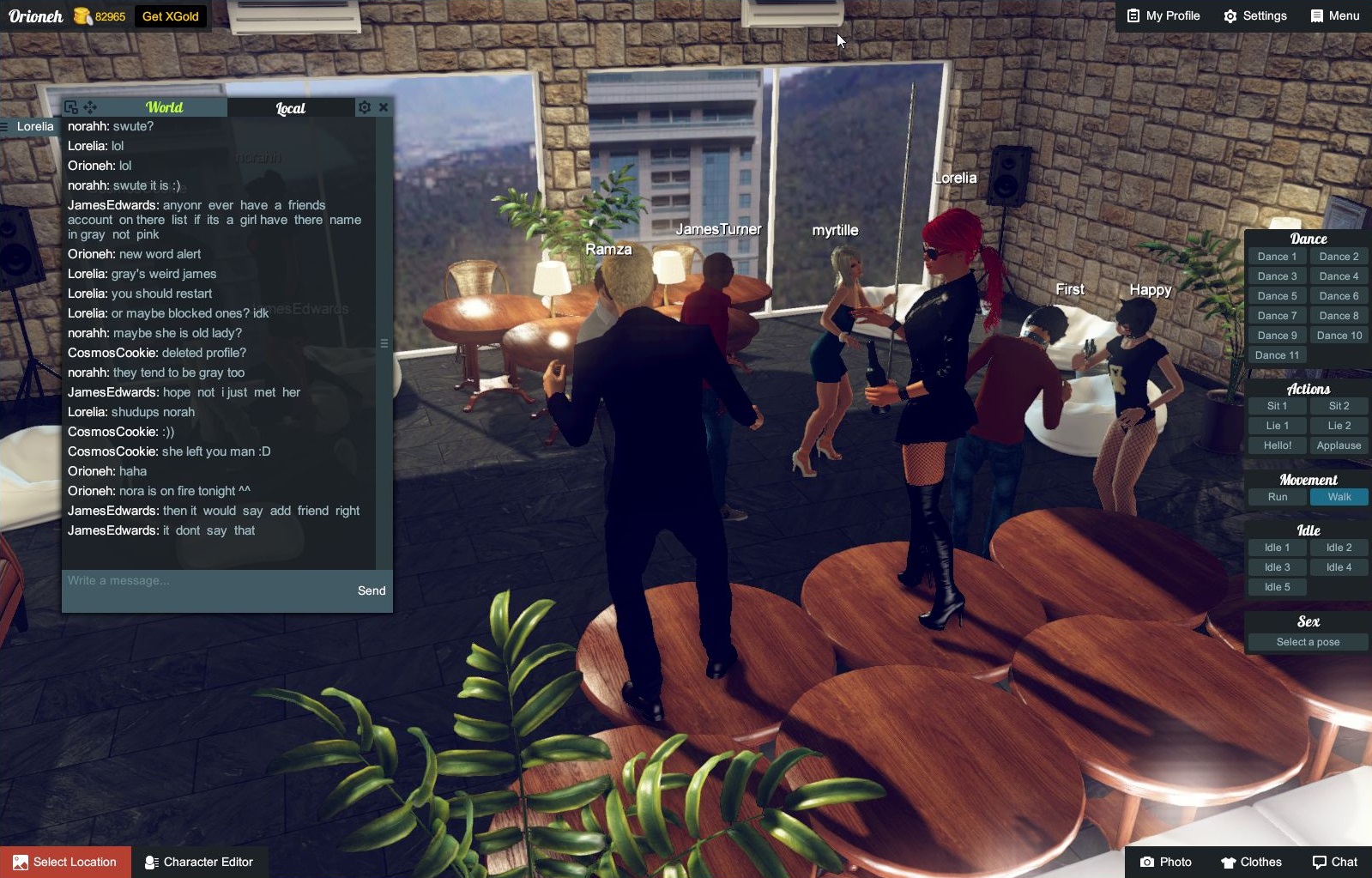The width and height of the screenshot is (1372, 878).
Task: Open the Menu in the top bar
Action: pos(1334,15)
